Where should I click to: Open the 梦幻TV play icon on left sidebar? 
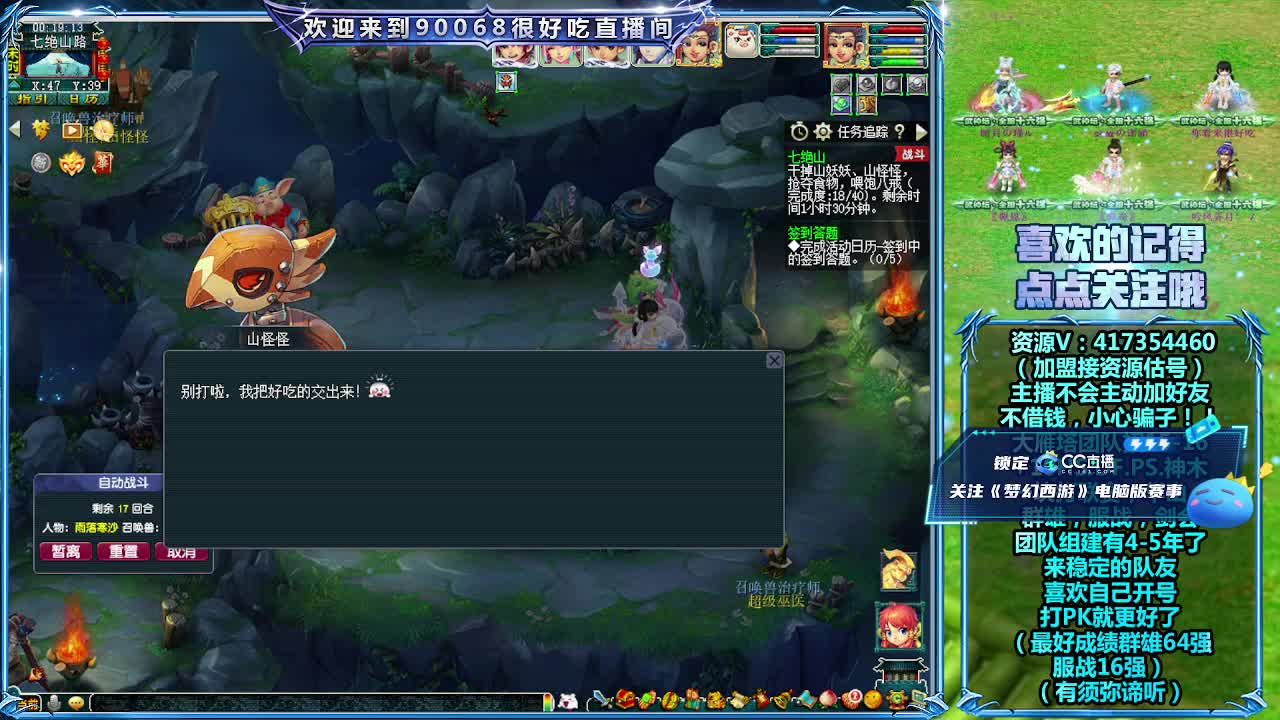[71, 132]
